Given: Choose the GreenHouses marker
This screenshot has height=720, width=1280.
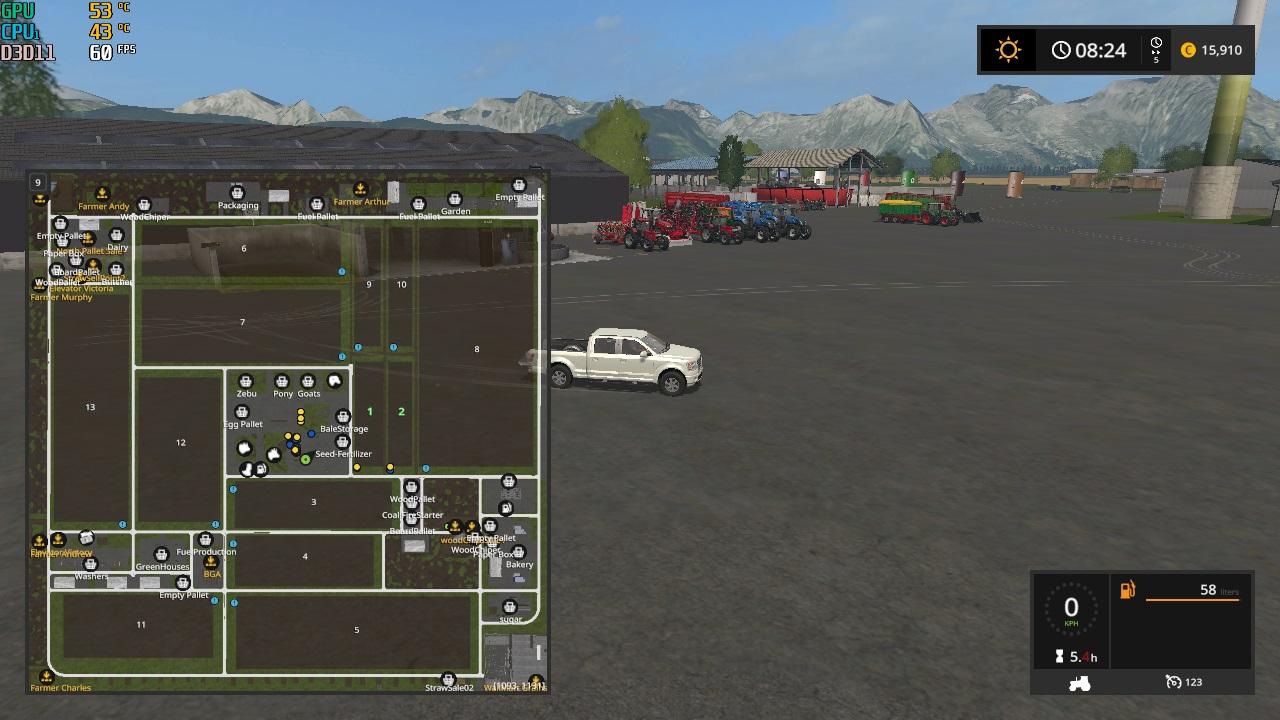Looking at the screenshot, I should 161,554.
